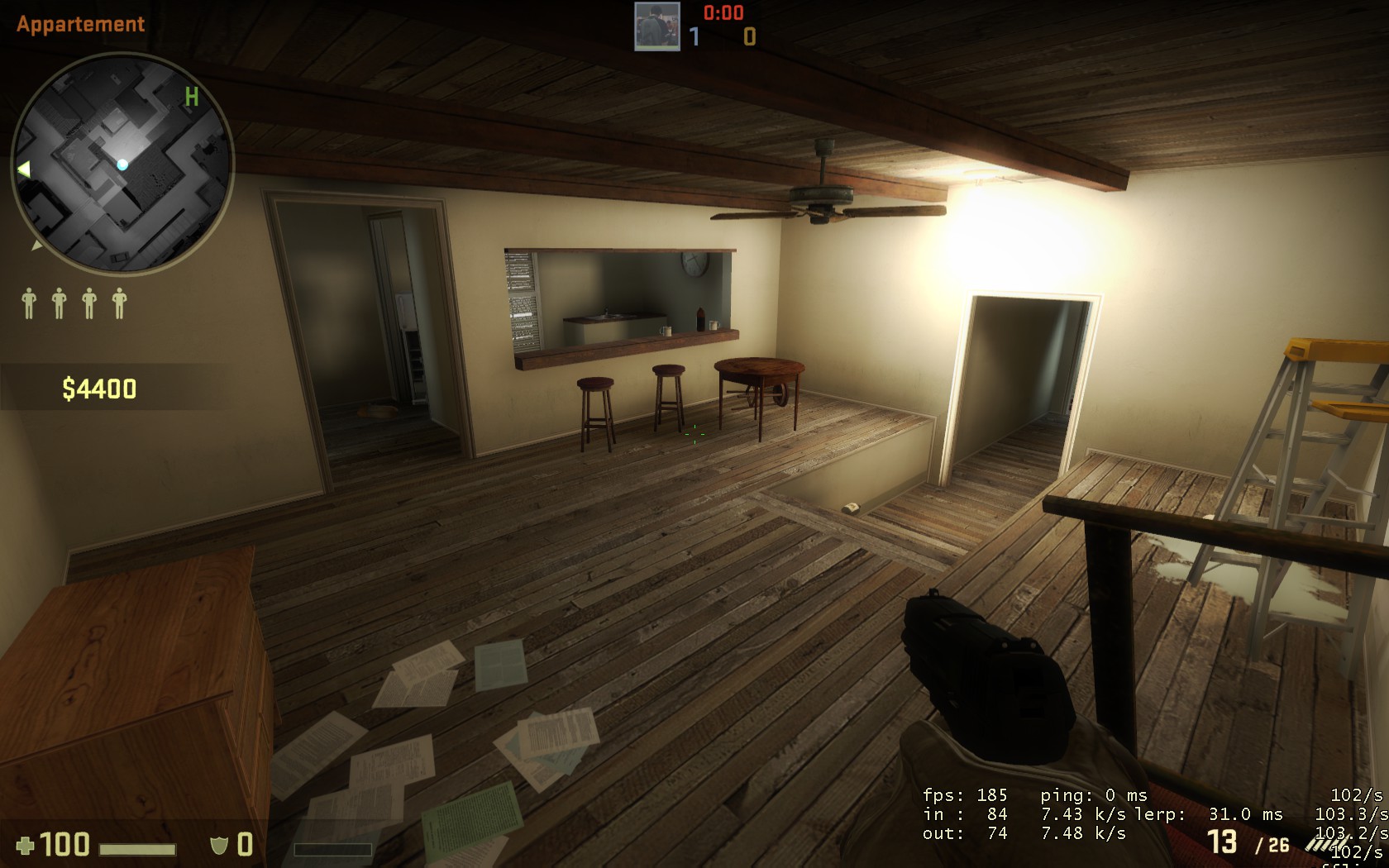The image size is (1389, 868).
Task: Click the circular radar minimap
Action: [x=122, y=163]
